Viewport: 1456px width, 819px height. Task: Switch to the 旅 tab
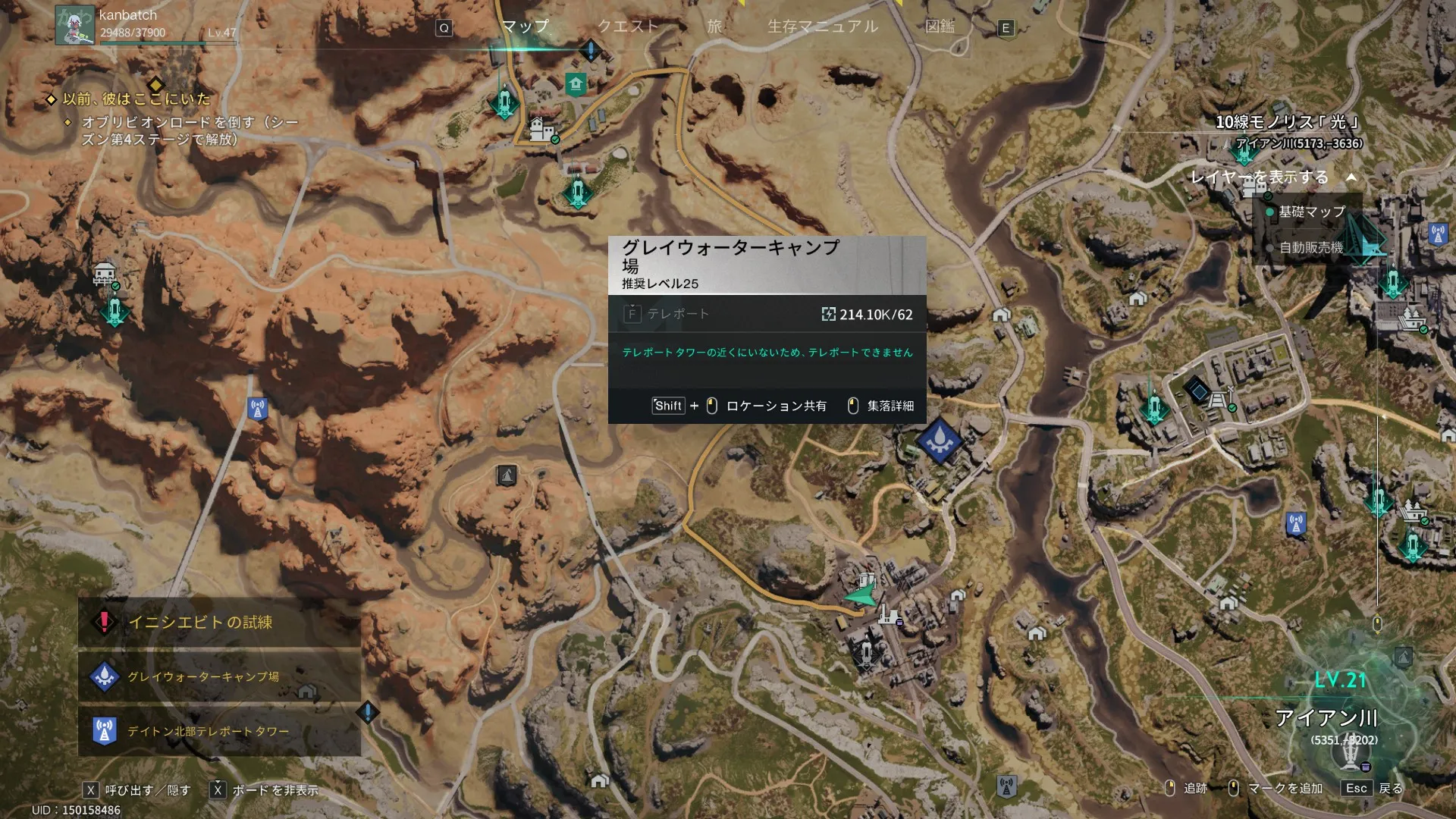pyautogui.click(x=714, y=27)
